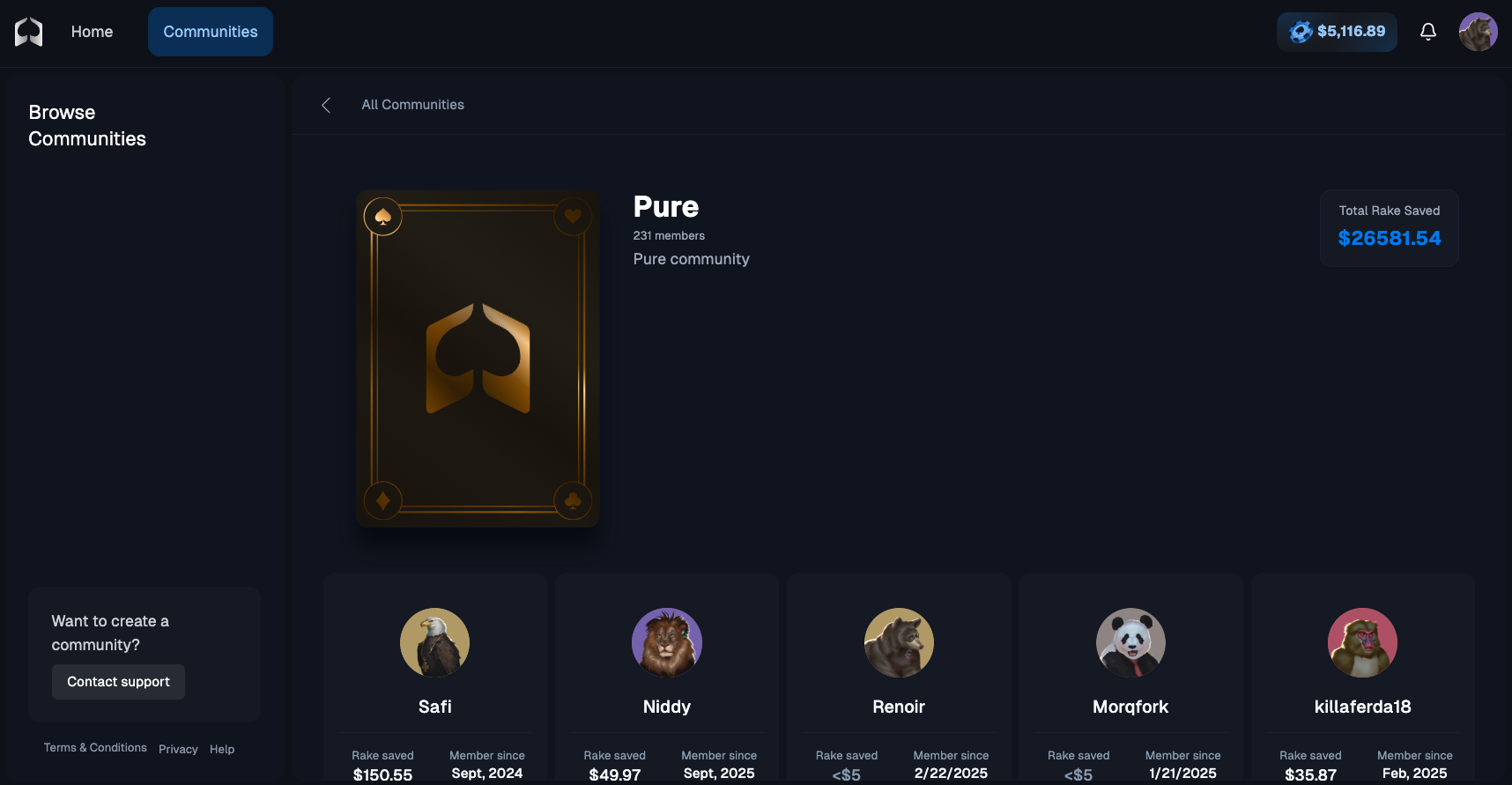The width and height of the screenshot is (1512, 785).
Task: View the Privacy page
Action: pyautogui.click(x=178, y=748)
